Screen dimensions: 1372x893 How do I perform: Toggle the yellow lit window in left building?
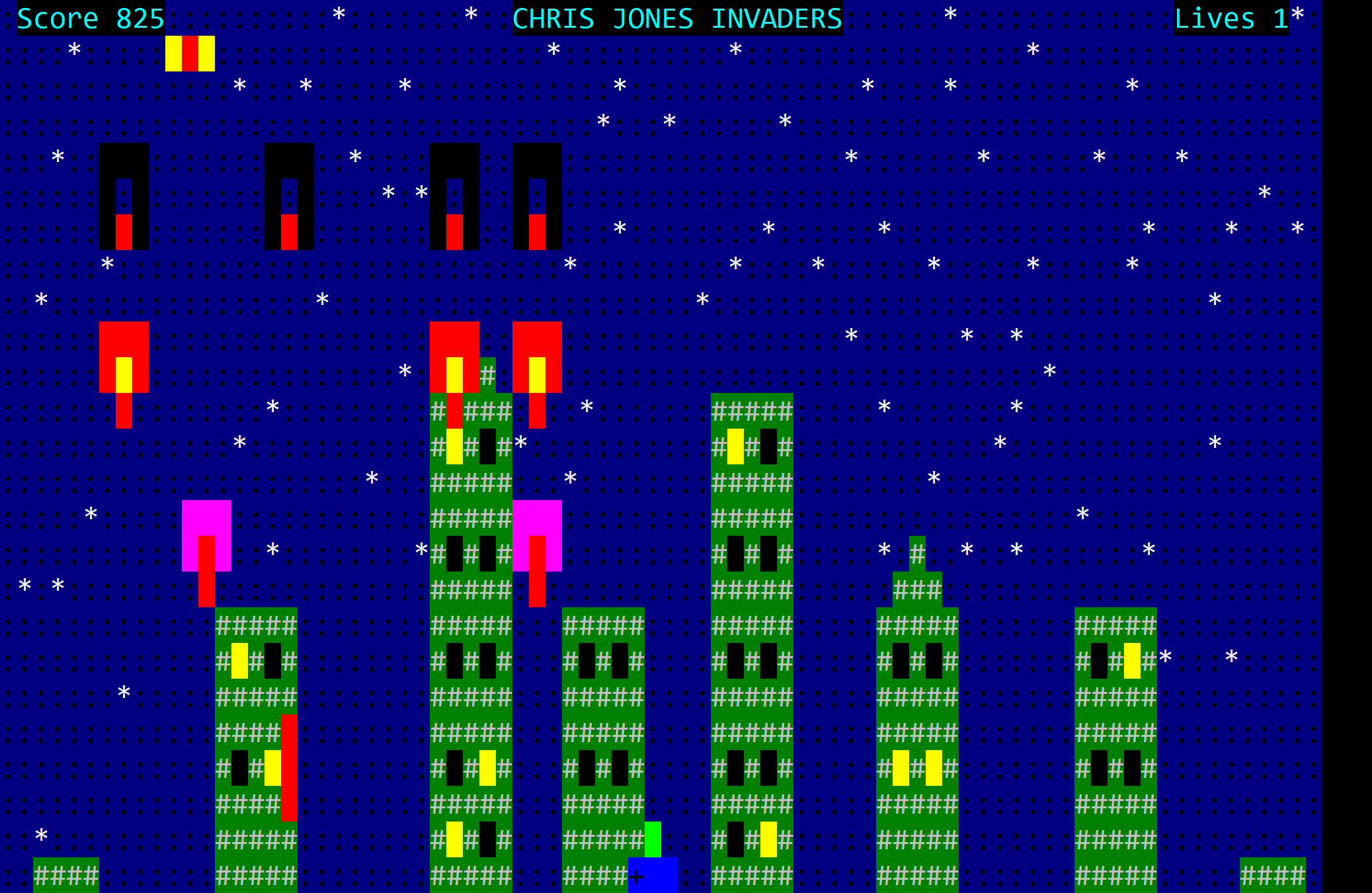coord(239,661)
